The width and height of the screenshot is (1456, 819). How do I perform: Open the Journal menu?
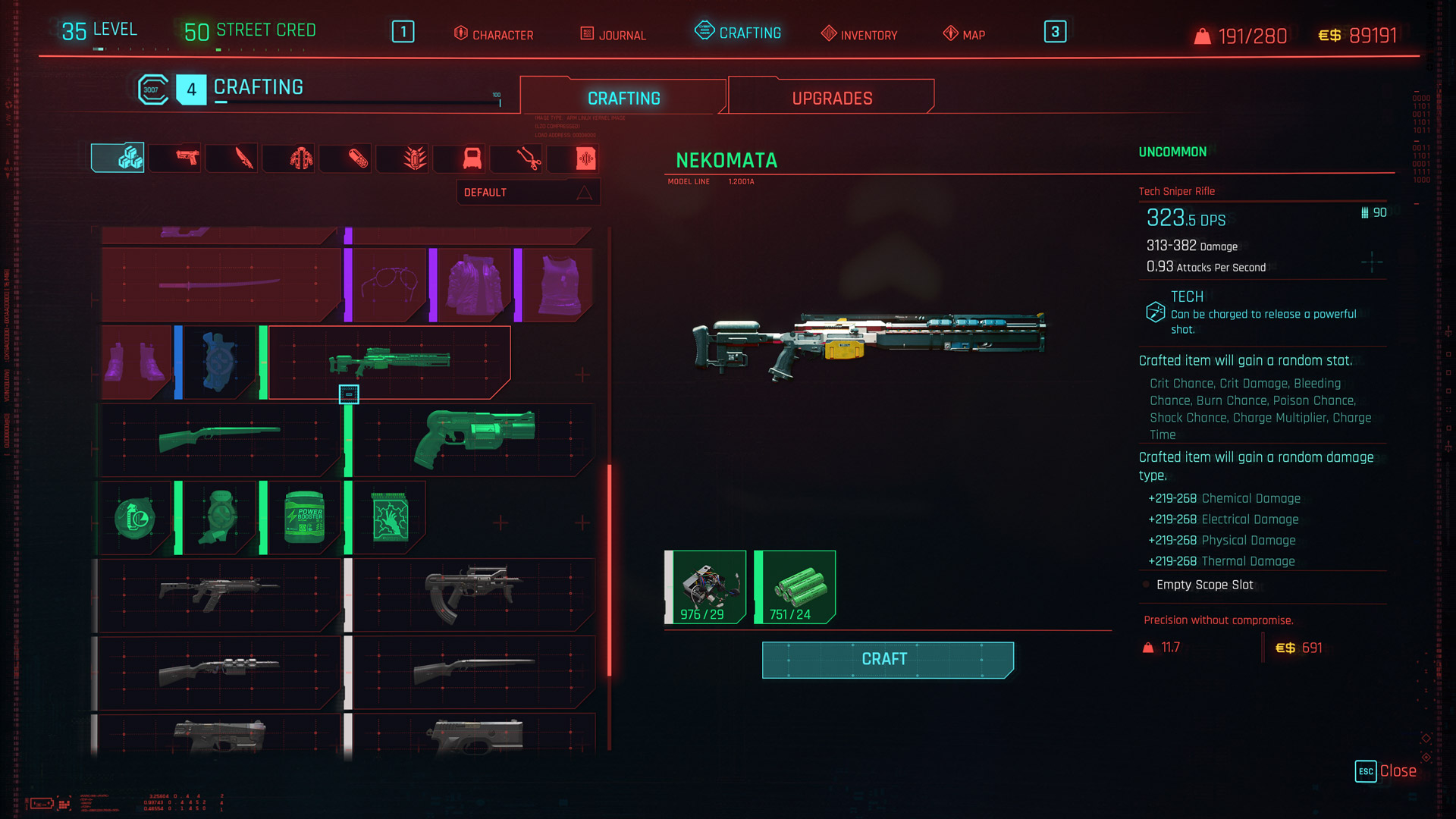[x=613, y=34]
